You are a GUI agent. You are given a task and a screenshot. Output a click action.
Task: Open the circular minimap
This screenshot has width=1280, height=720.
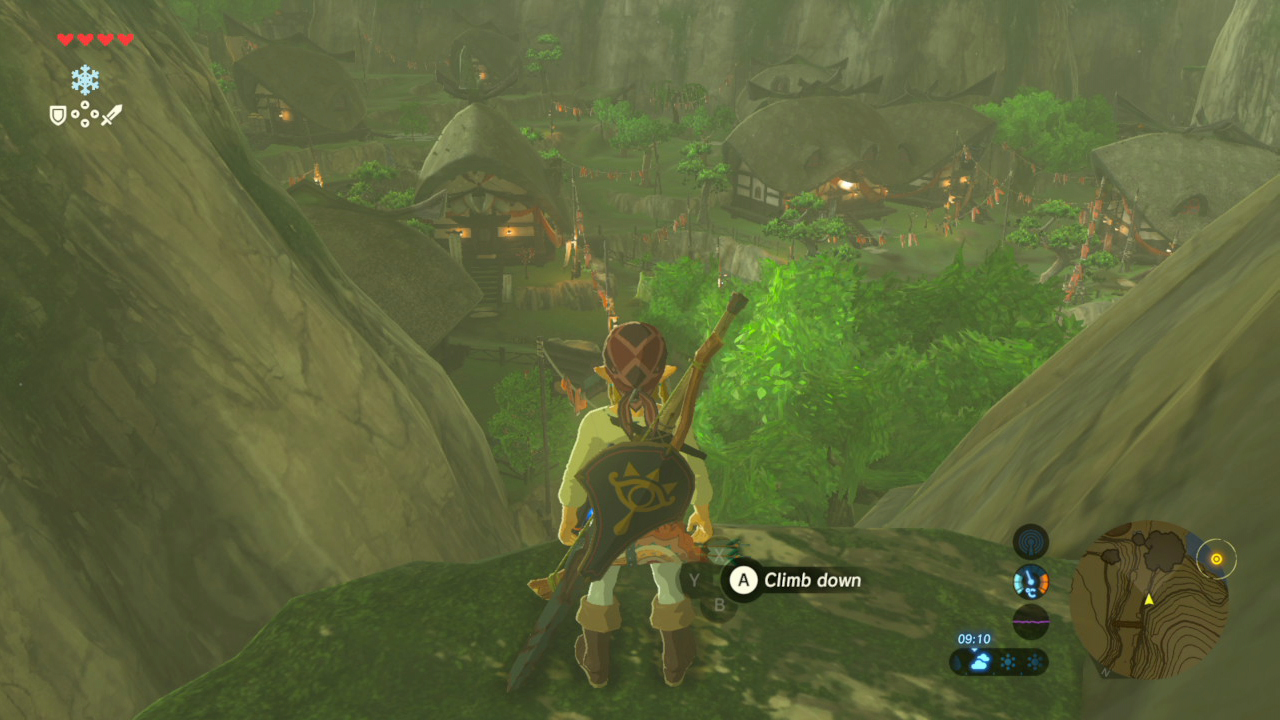click(1149, 598)
